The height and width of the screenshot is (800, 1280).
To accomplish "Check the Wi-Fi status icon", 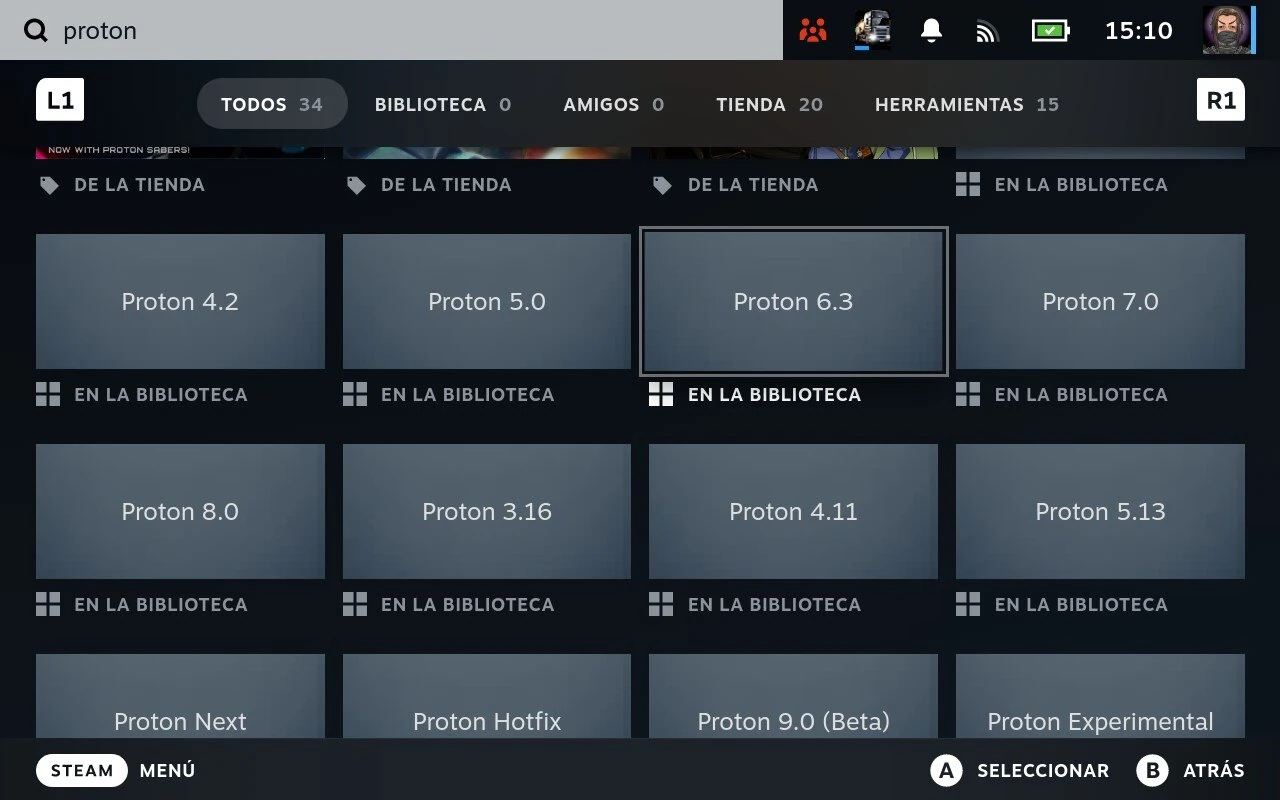I will (987, 31).
